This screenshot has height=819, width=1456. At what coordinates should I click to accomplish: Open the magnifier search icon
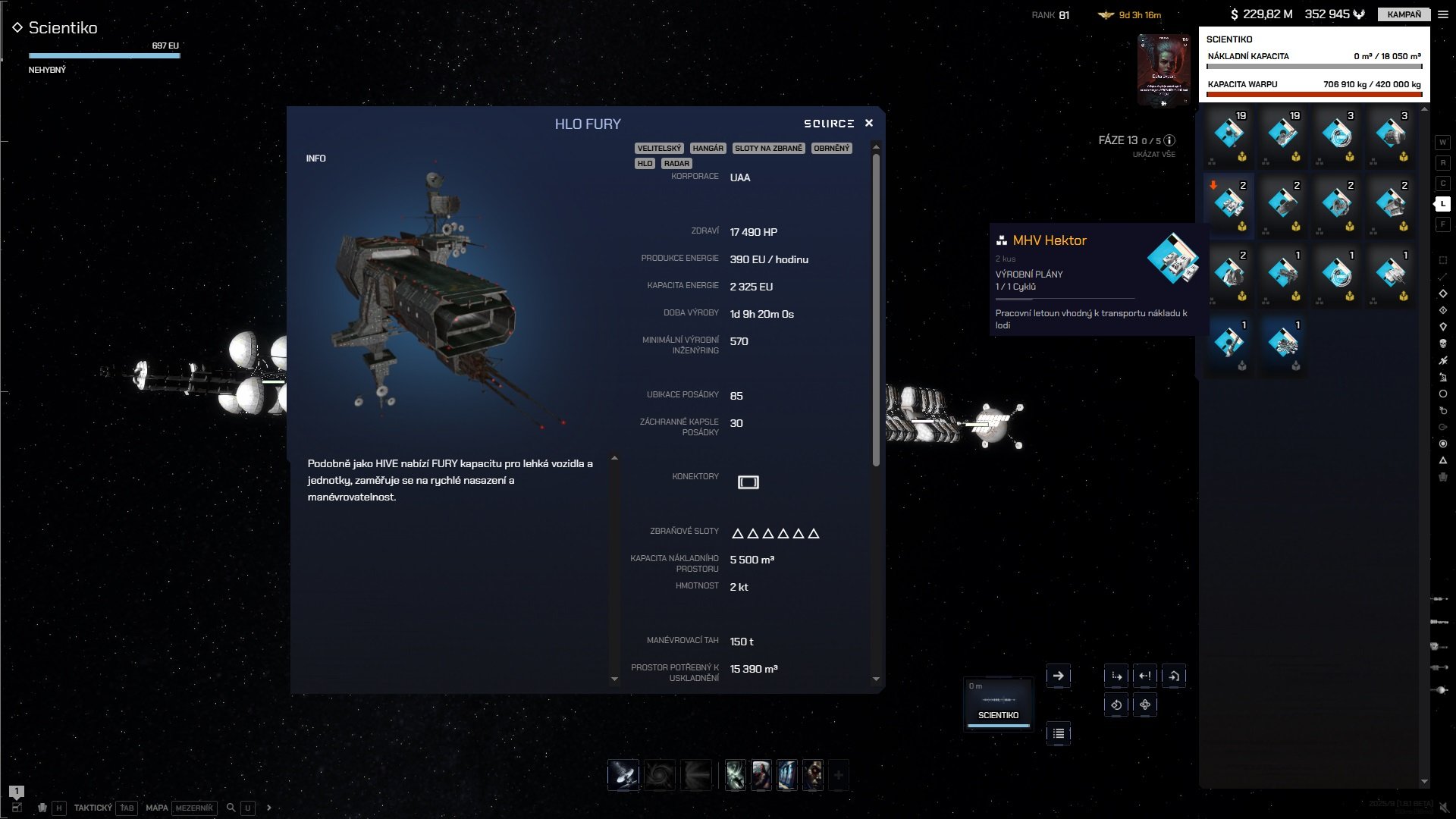pos(231,808)
